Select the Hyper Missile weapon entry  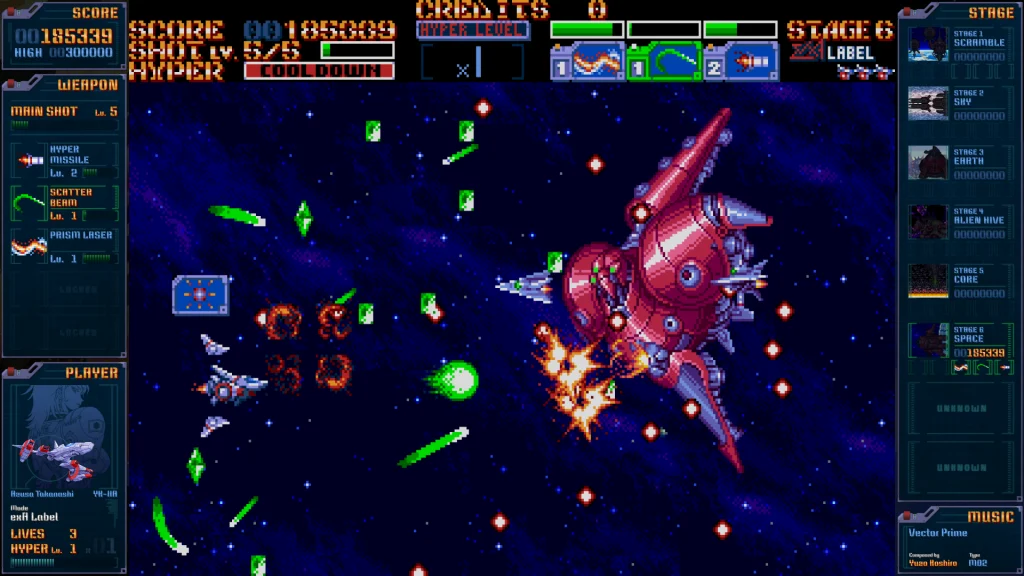click(x=64, y=158)
